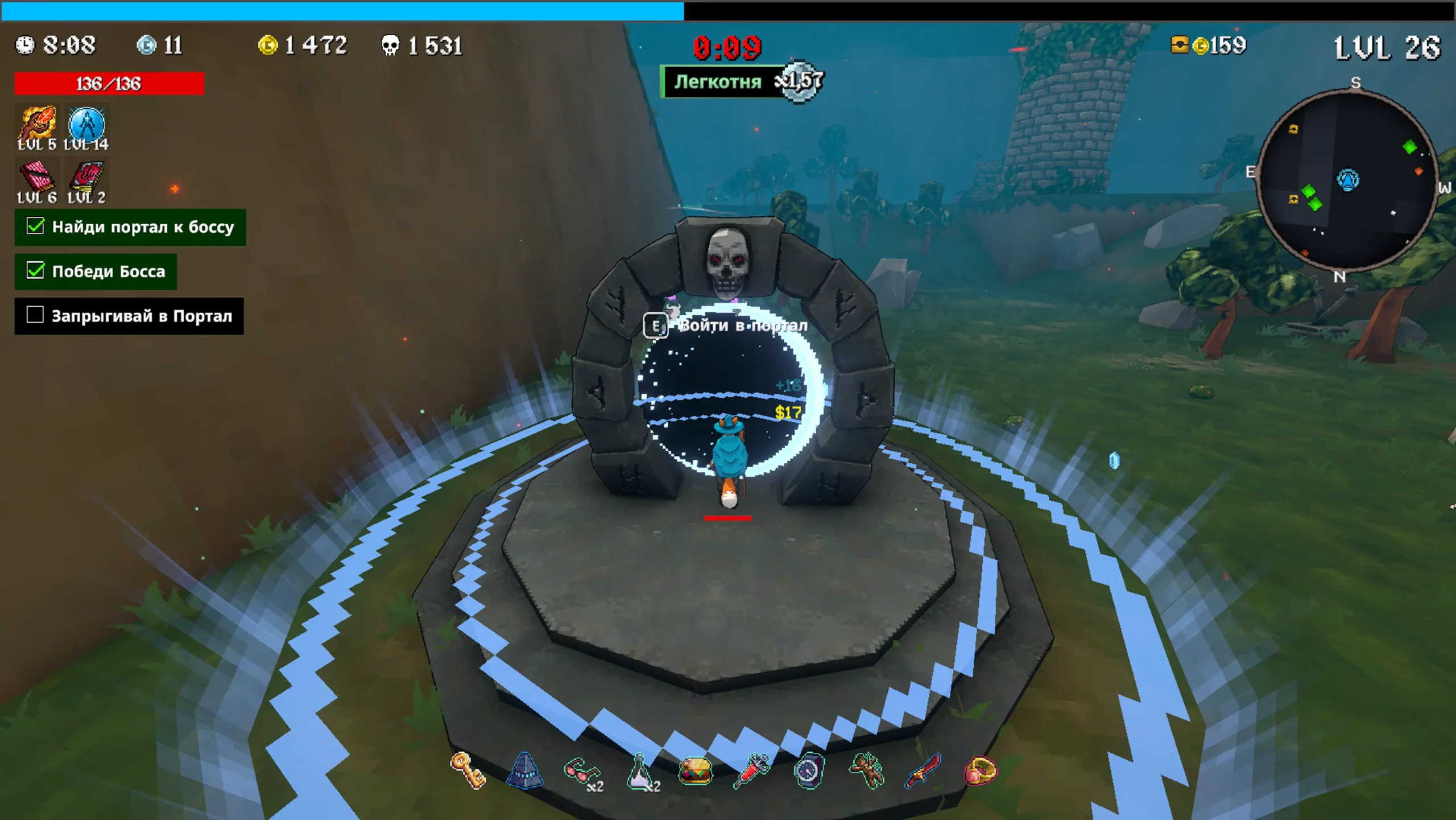The width and height of the screenshot is (1456, 820).
Task: Select the pink tome at level 6
Action: click(37, 176)
